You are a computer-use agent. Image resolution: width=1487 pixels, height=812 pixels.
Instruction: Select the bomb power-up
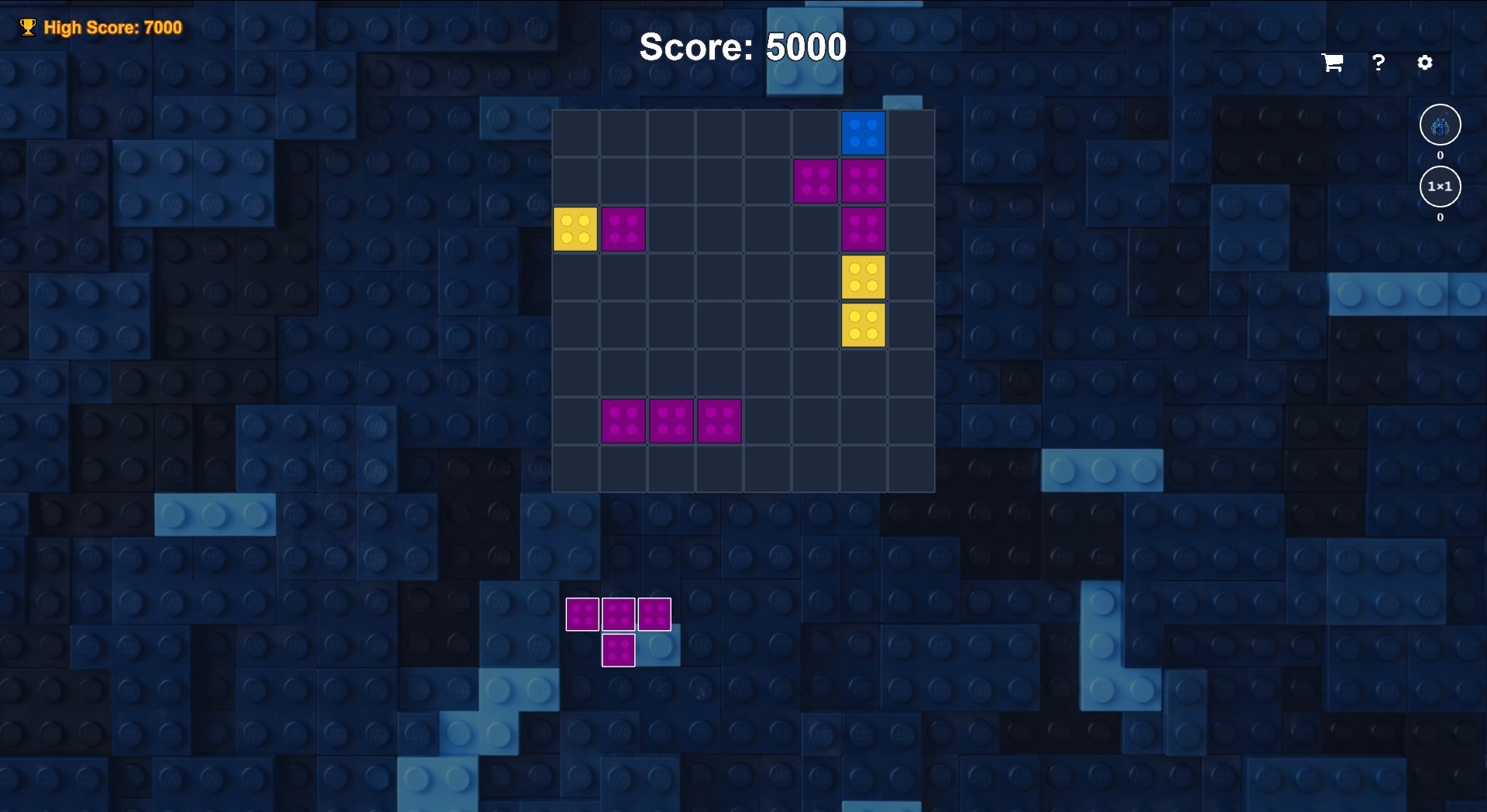1439,125
